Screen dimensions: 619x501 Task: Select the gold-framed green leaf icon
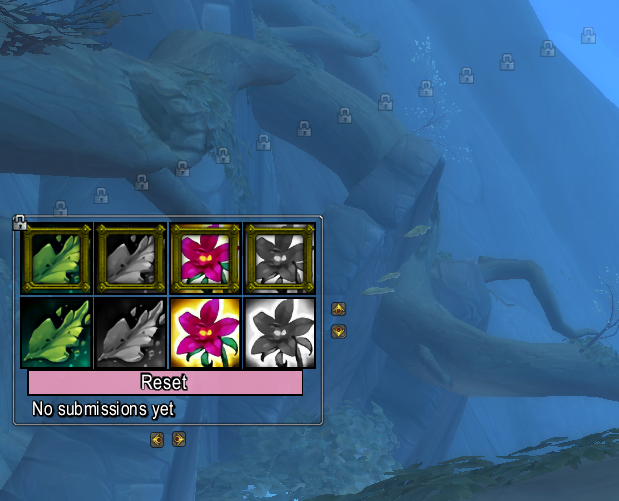[56, 258]
